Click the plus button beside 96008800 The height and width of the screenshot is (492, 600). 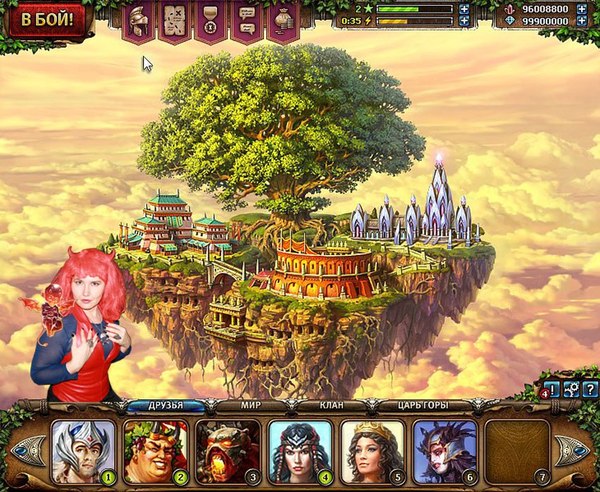[580, 8]
